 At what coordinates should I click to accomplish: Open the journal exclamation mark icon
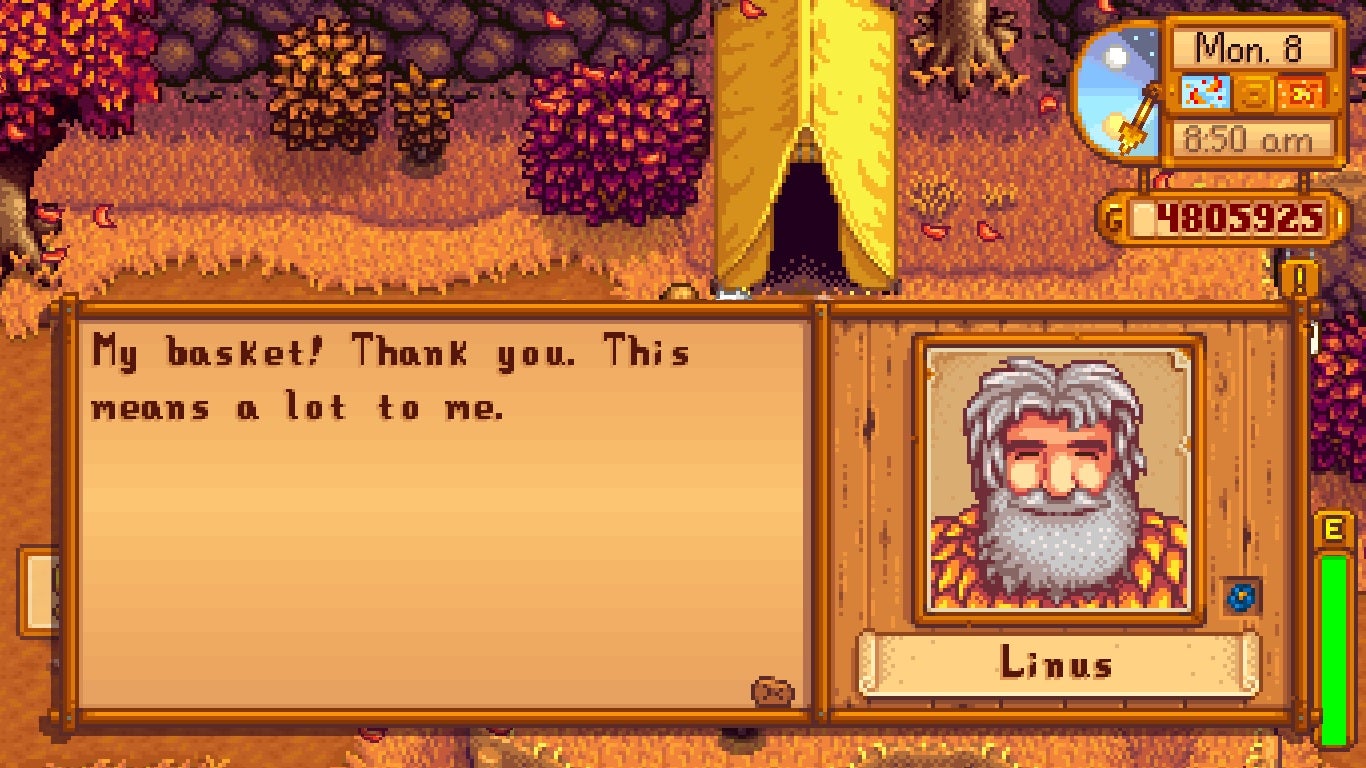pyautogui.click(x=1299, y=279)
